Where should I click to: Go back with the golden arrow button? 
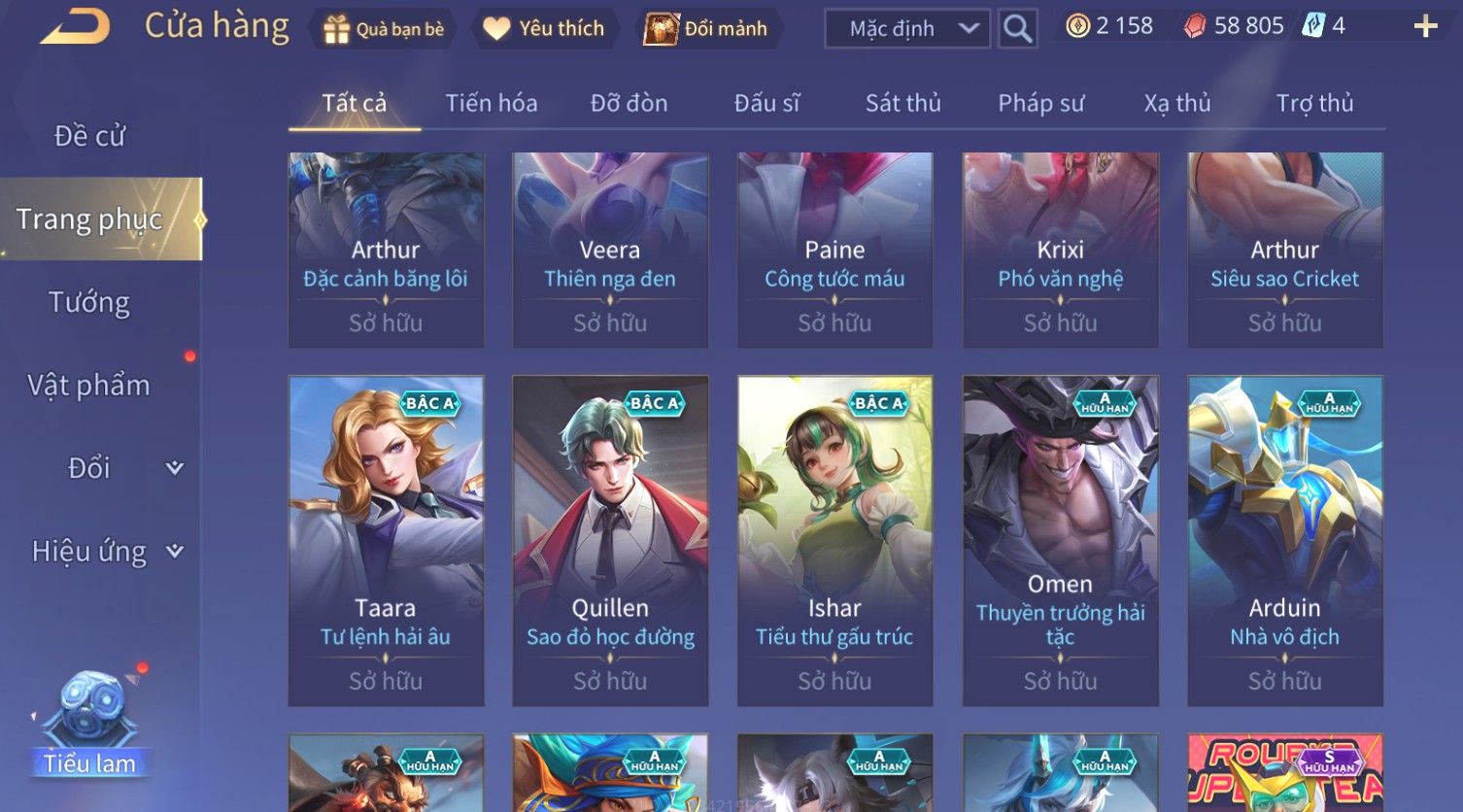point(76,27)
